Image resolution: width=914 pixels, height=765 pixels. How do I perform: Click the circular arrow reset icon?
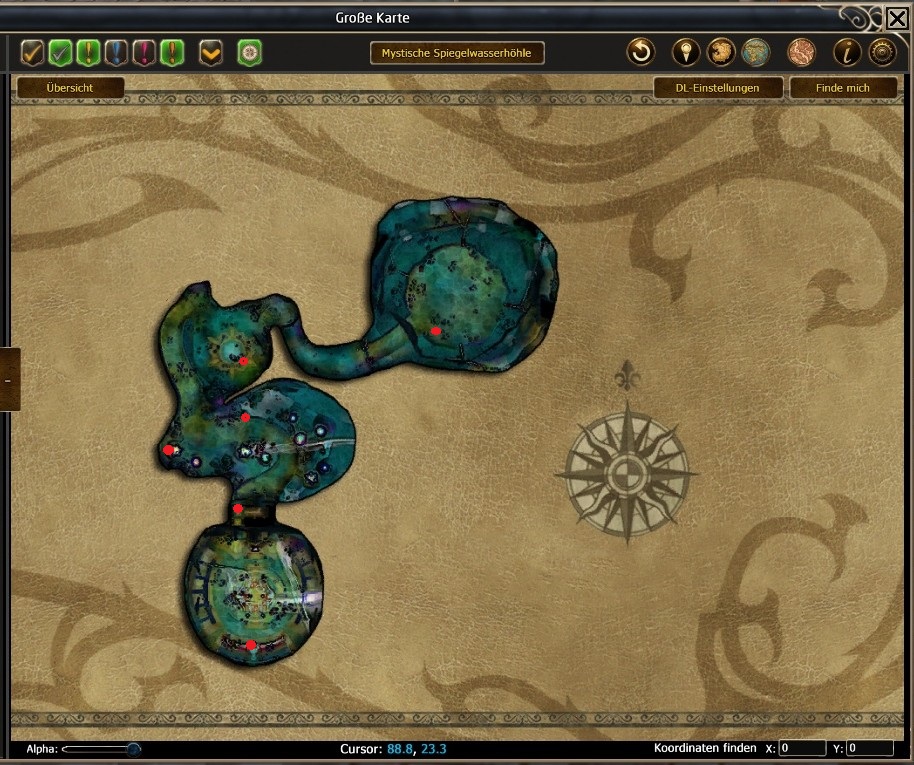pos(640,52)
